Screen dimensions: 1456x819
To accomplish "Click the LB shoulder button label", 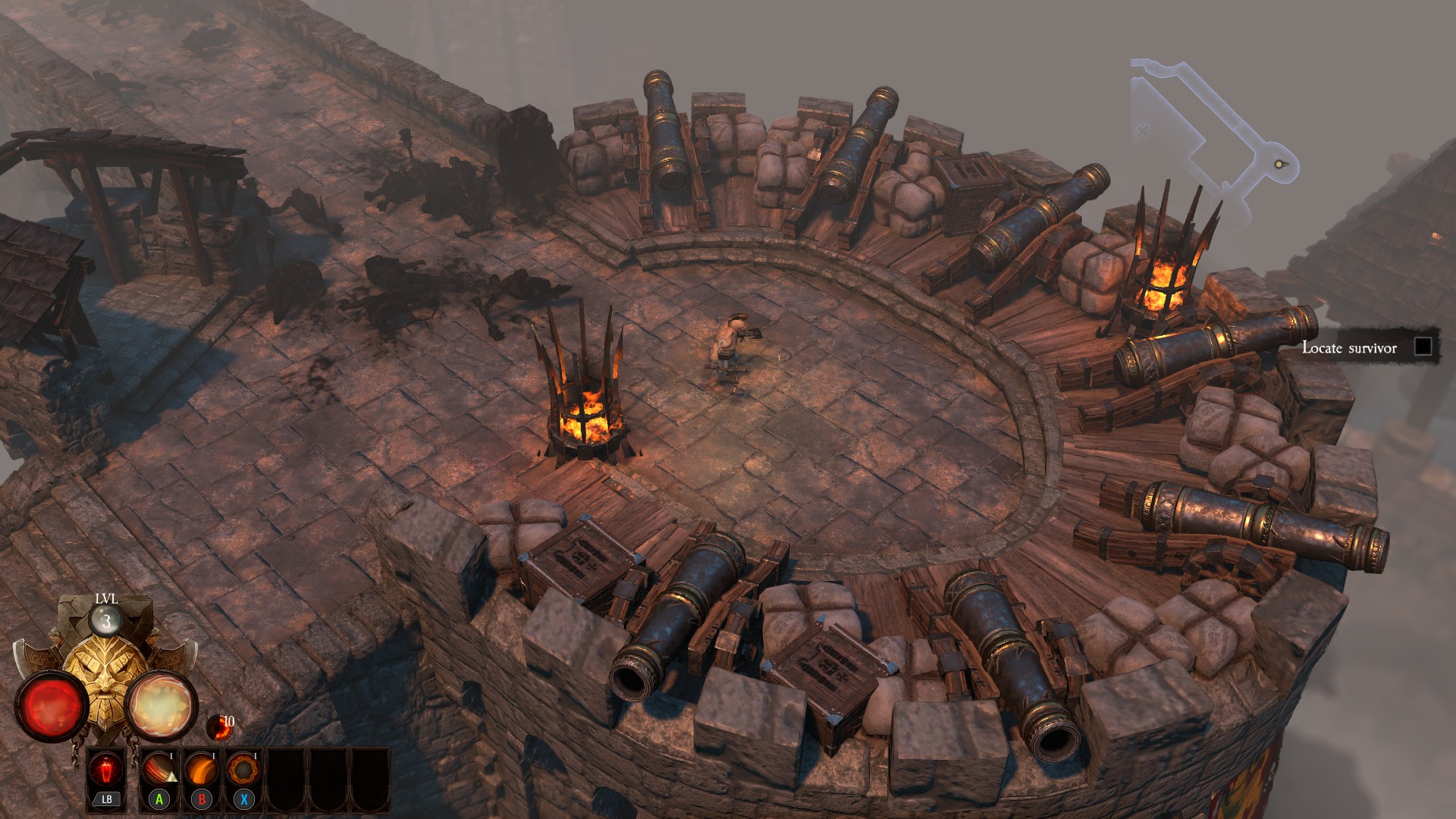I will (105, 799).
